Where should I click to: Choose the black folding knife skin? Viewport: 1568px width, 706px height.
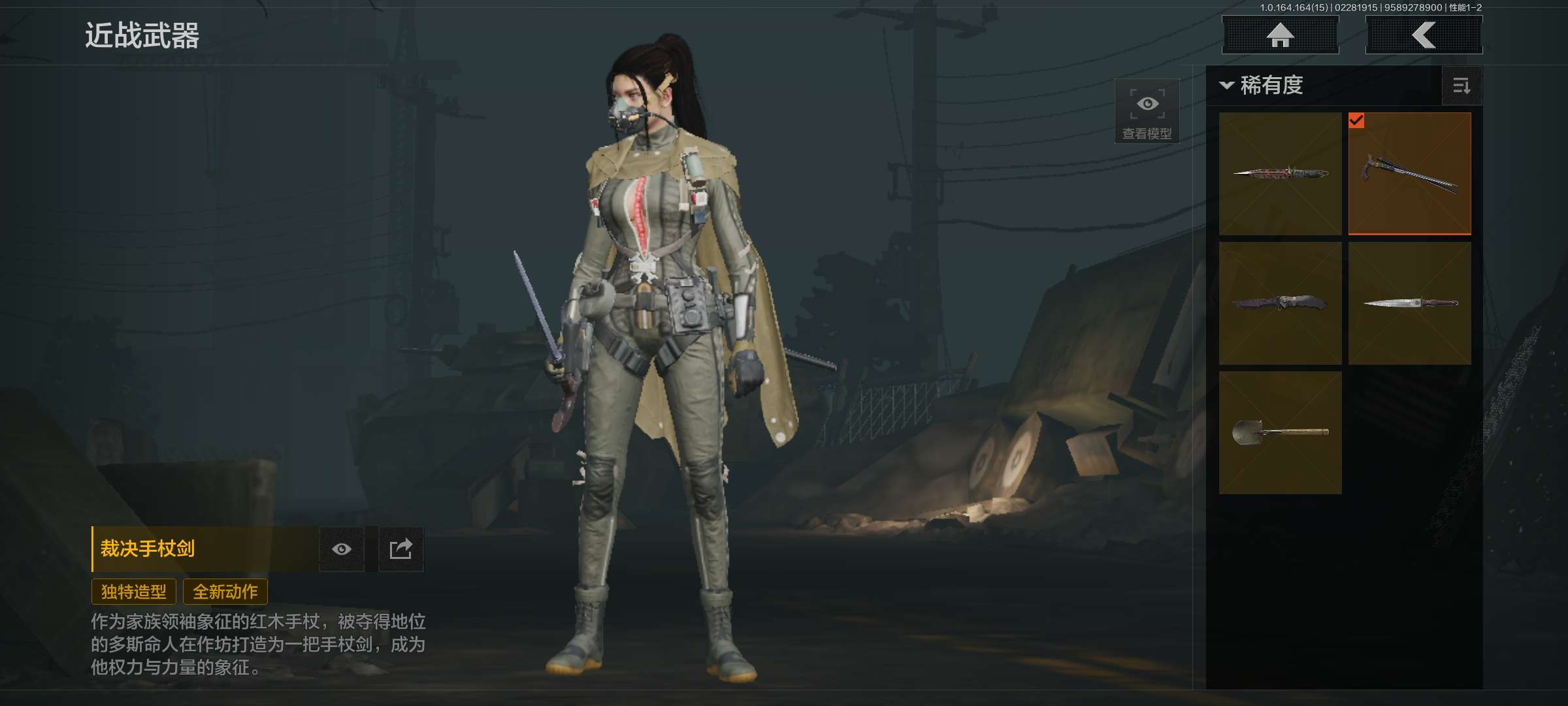tap(1280, 303)
